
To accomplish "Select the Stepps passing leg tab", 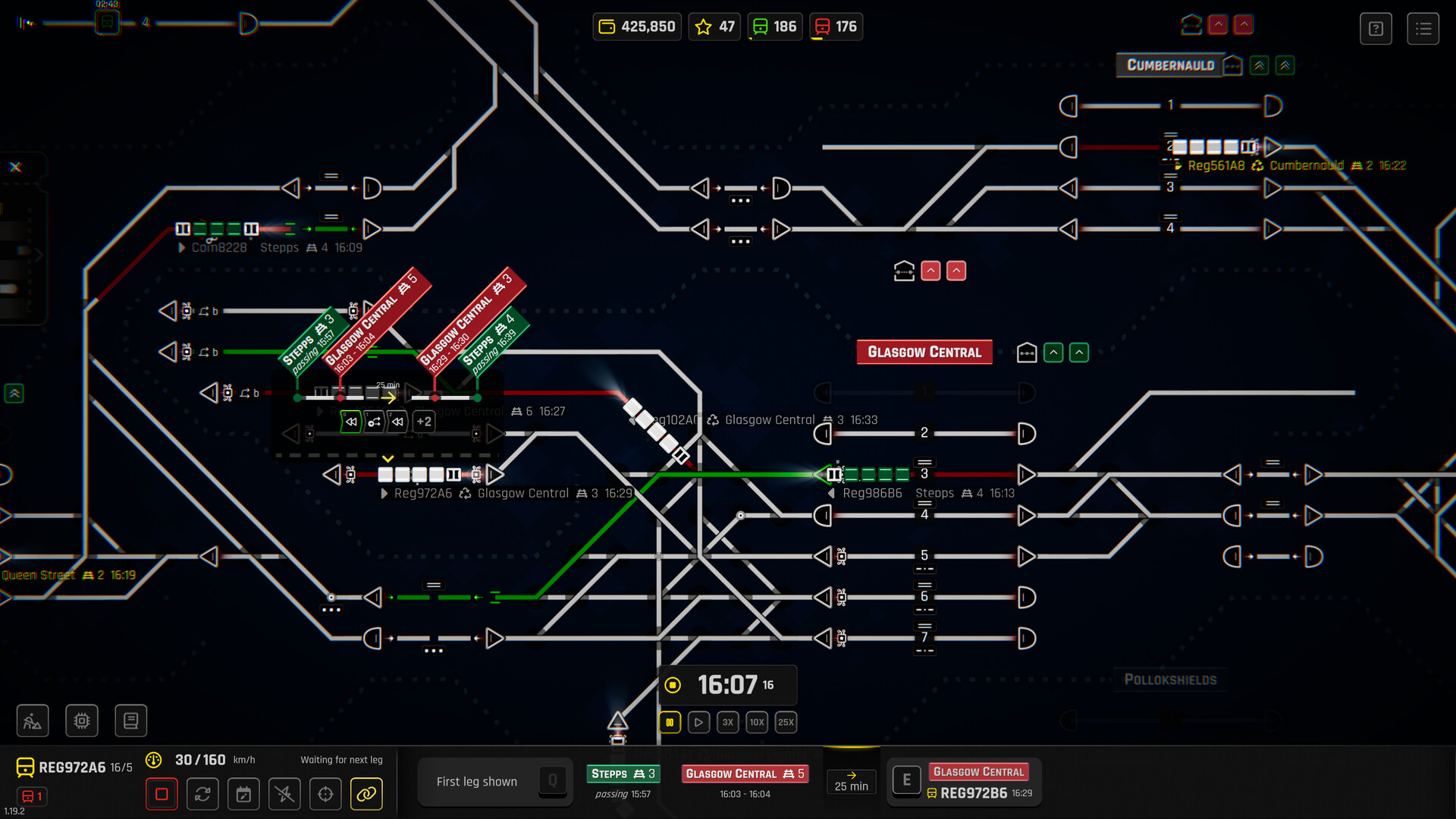I will click(623, 773).
